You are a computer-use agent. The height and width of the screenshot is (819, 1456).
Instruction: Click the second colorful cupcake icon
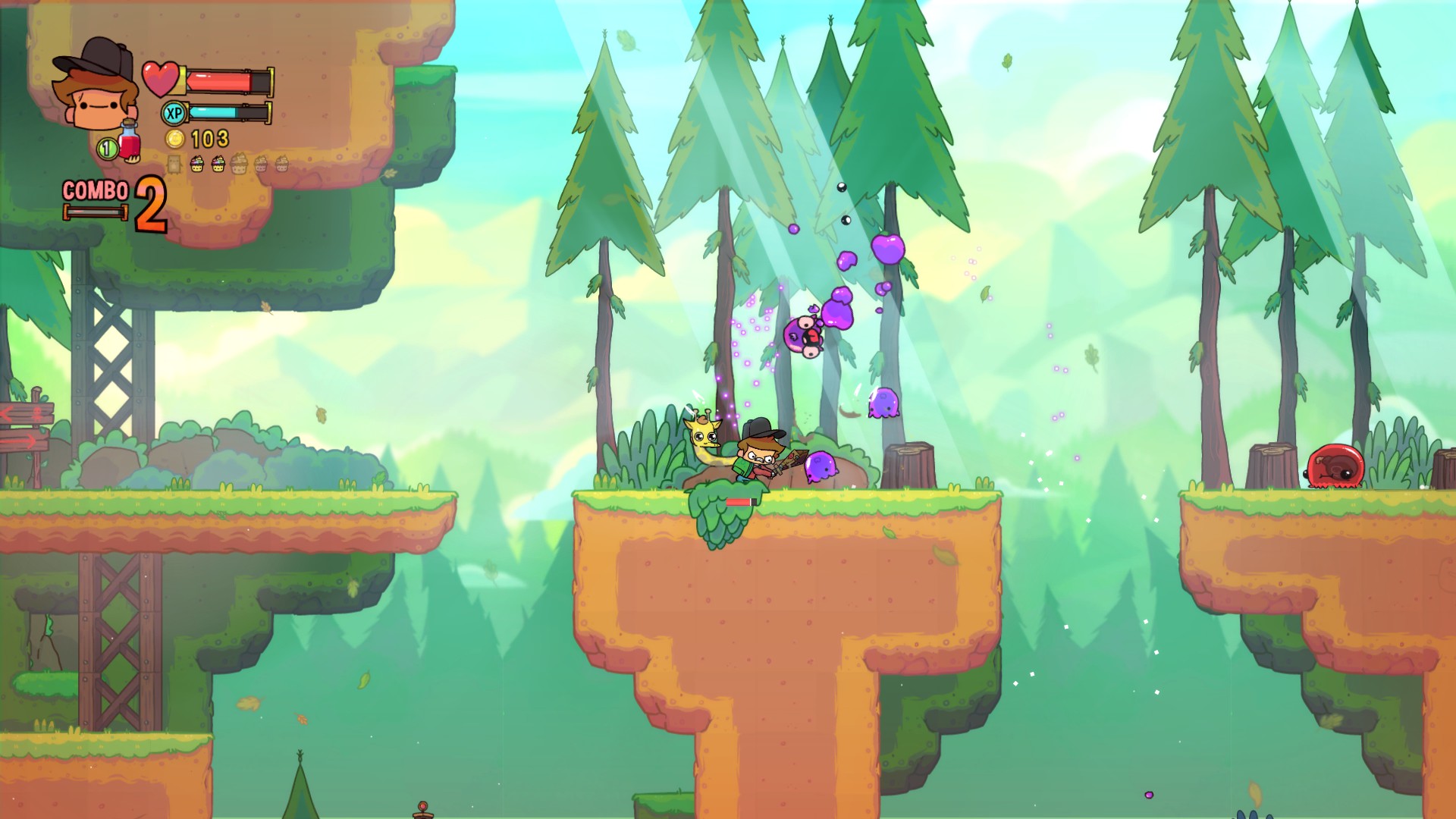coord(218,163)
